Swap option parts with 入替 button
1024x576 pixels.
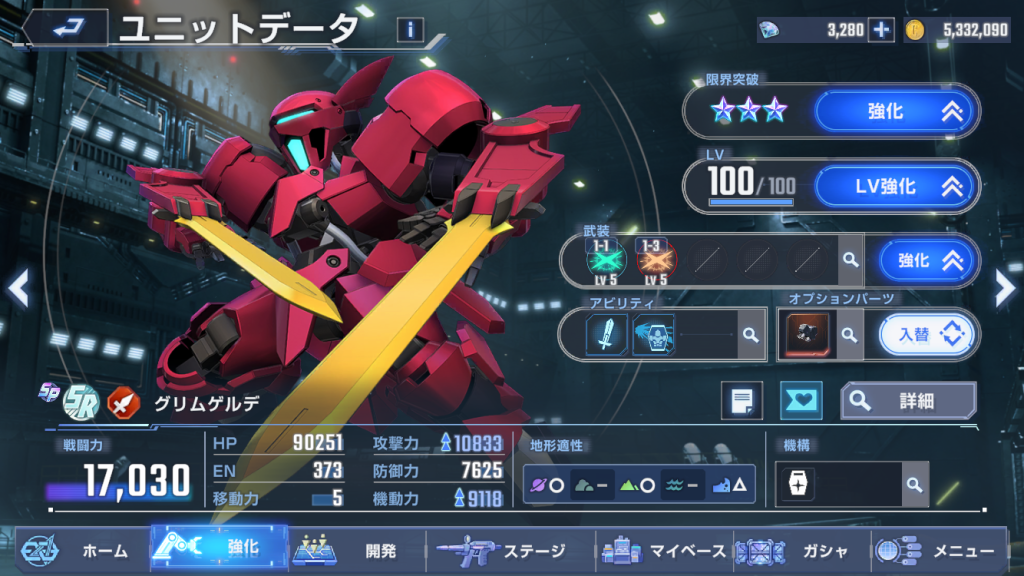click(x=927, y=335)
